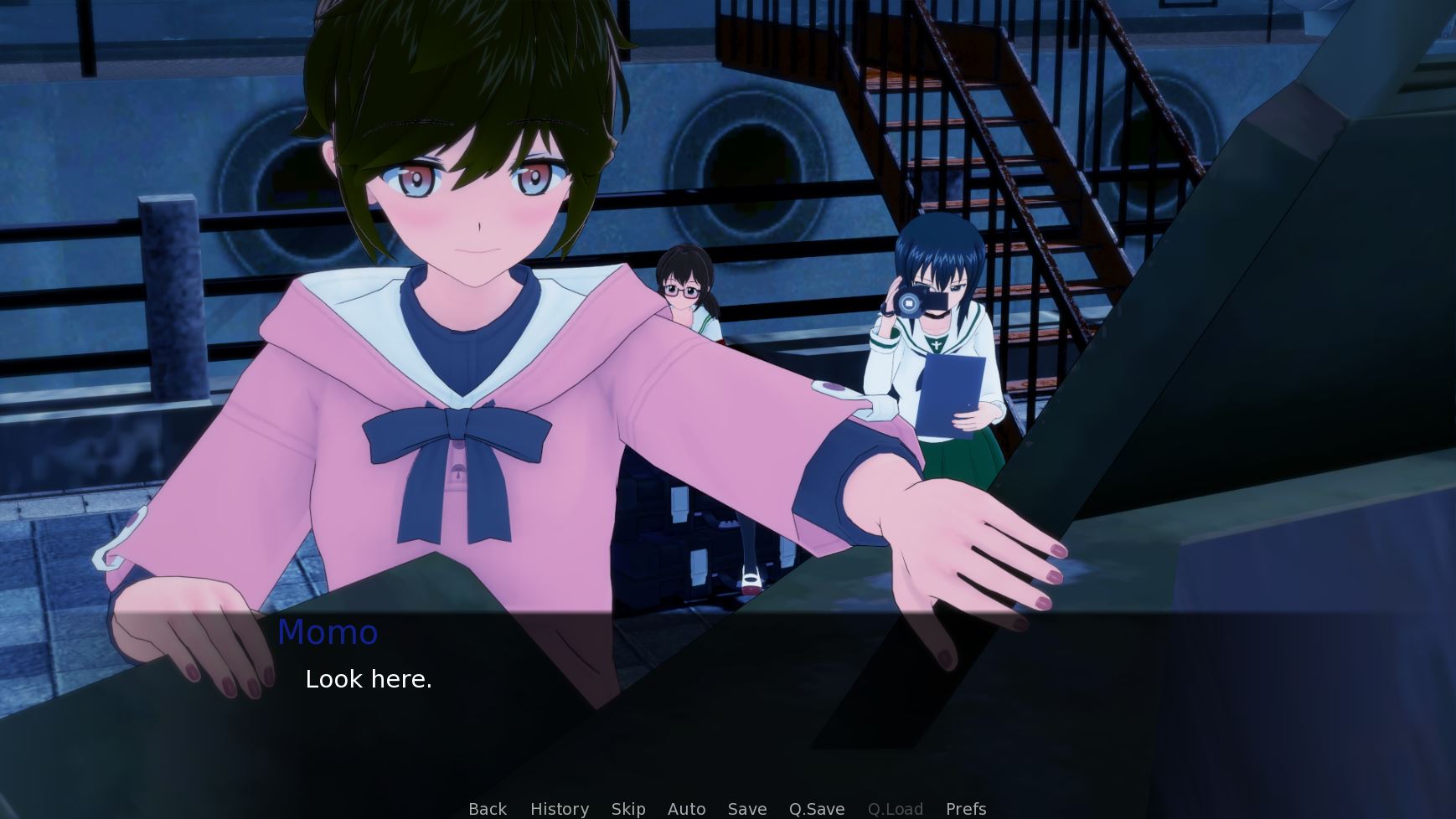
Task: Open the dialogue History log
Action: (559, 809)
